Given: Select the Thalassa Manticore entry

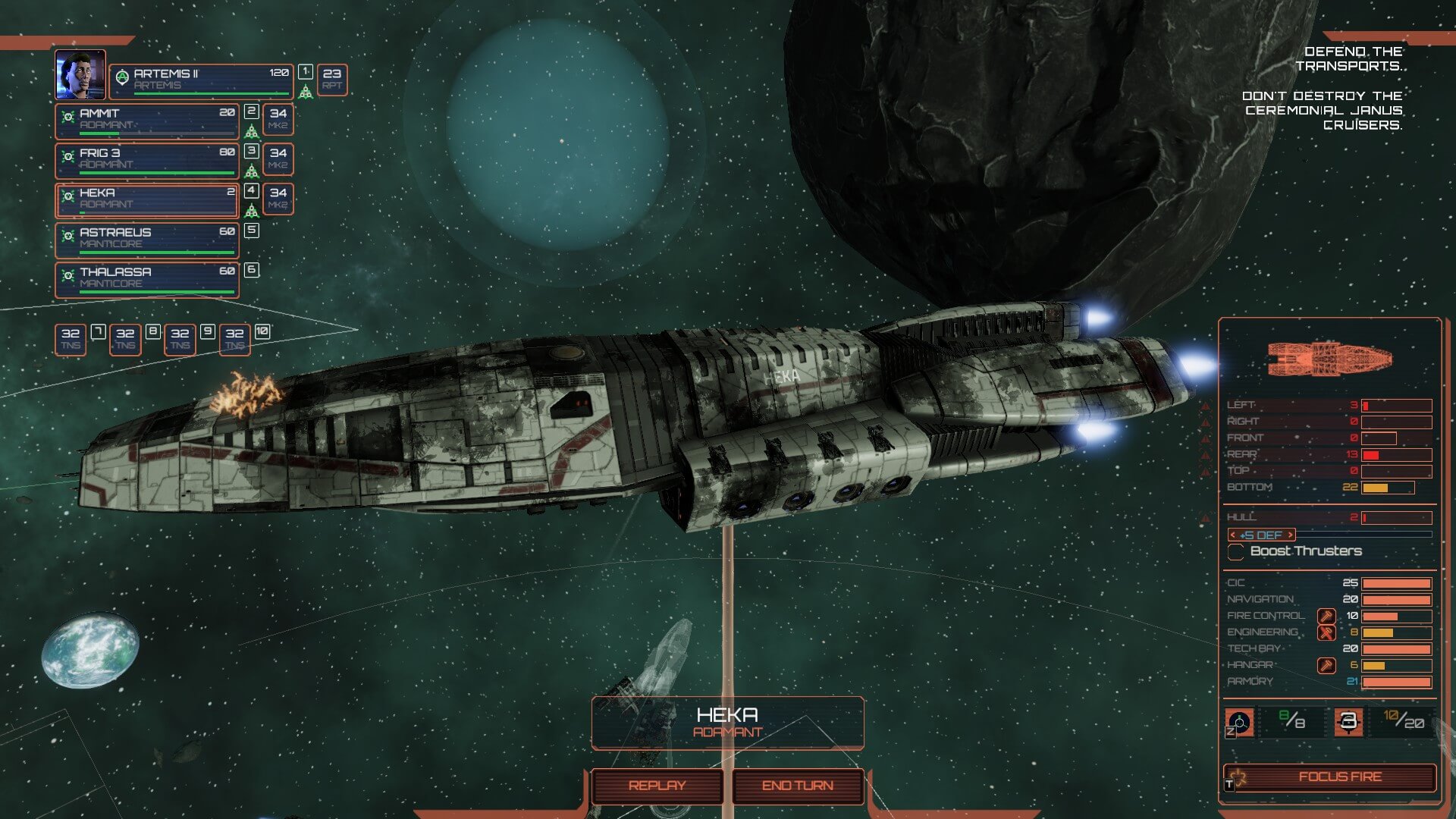Looking at the screenshot, I should click(147, 278).
